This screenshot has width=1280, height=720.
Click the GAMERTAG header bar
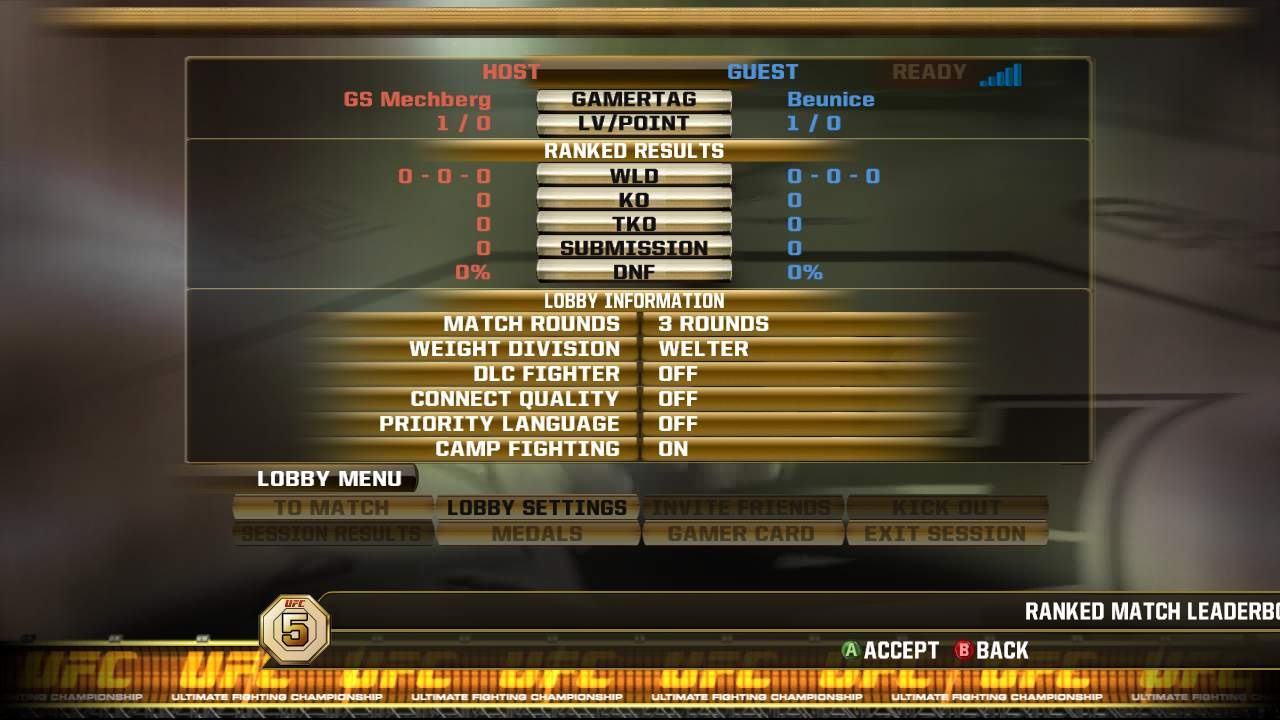(635, 99)
